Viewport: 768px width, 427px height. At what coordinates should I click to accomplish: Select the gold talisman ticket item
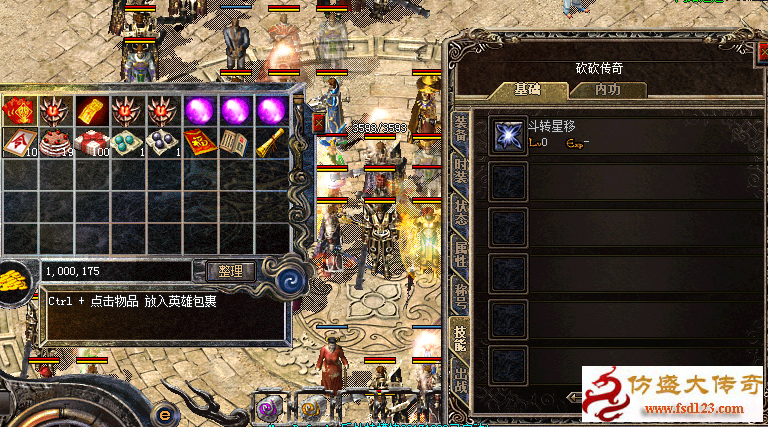[91, 109]
